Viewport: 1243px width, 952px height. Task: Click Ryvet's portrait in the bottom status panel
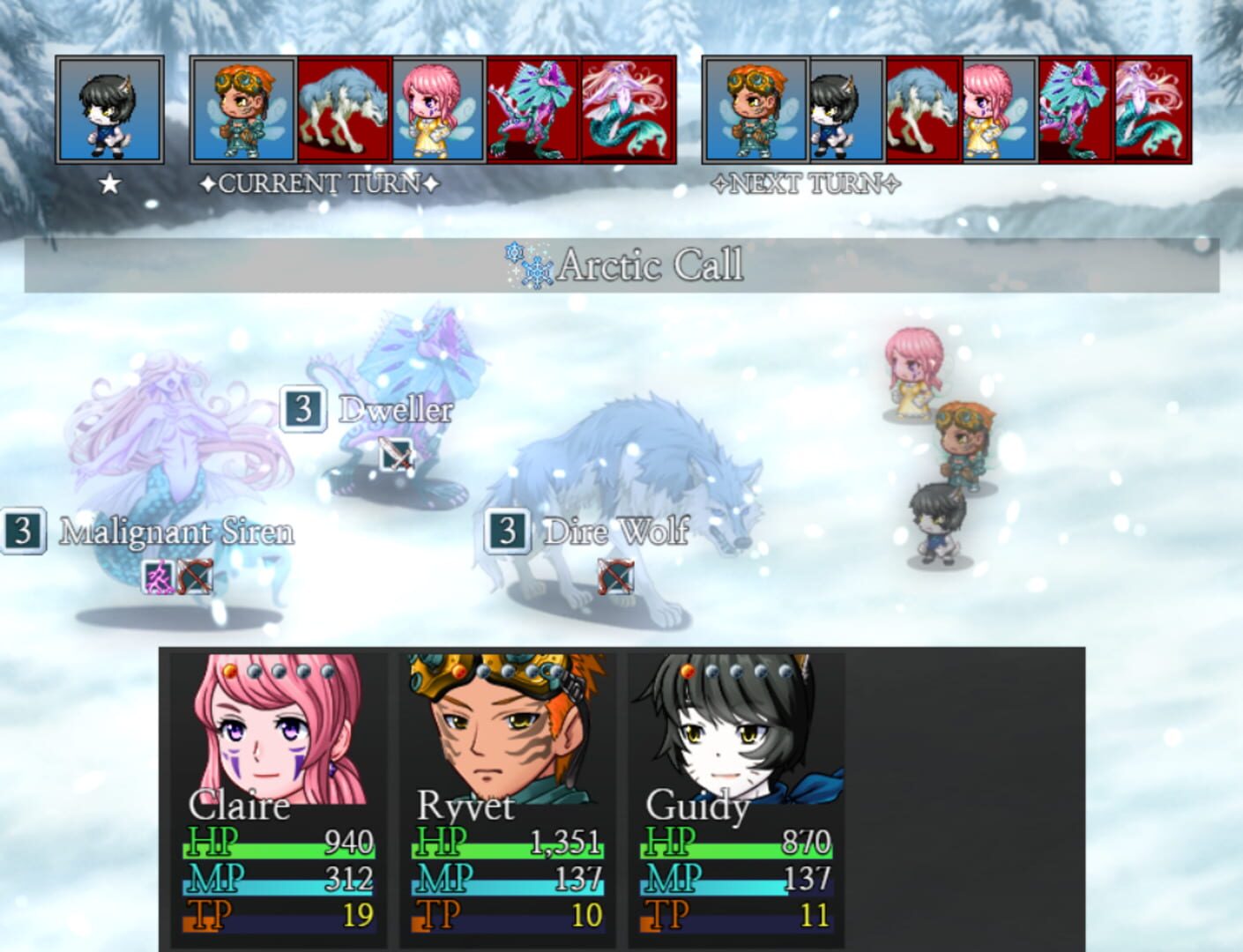pos(498,727)
